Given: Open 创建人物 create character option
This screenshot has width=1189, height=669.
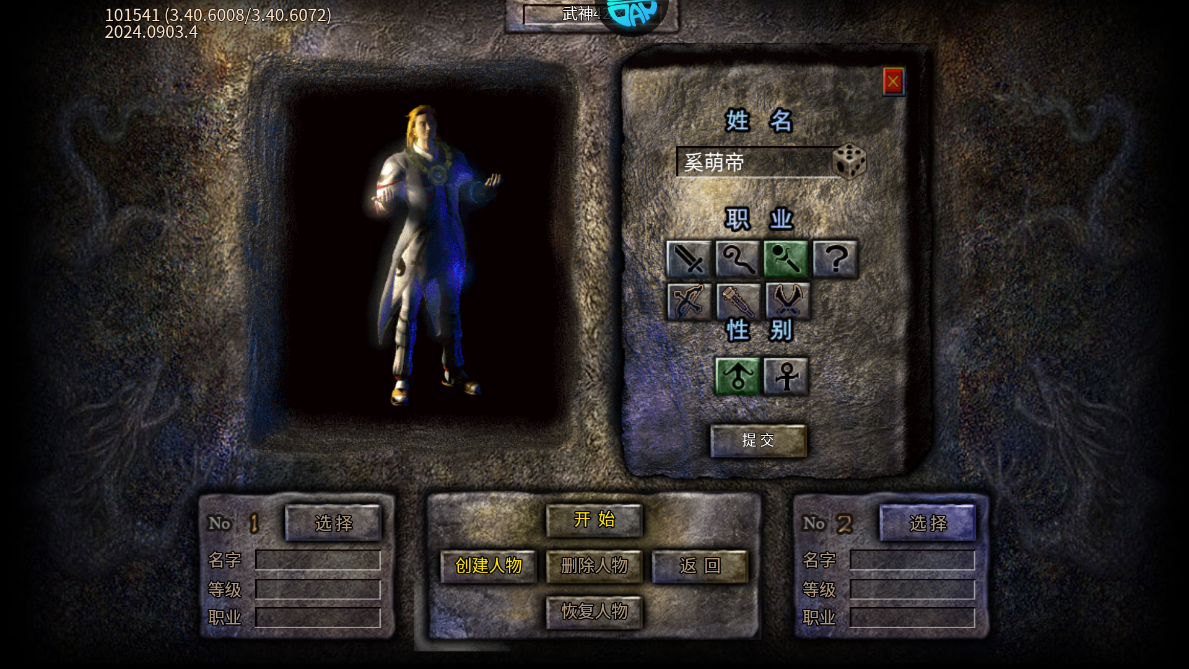Looking at the screenshot, I should pyautogui.click(x=489, y=566).
